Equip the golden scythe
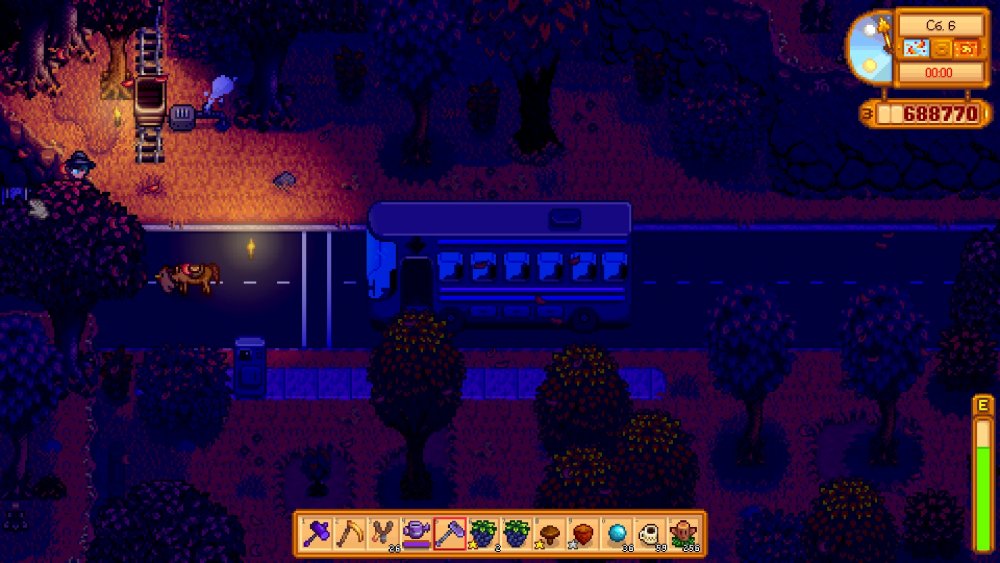Viewport: 1000px width, 563px height. click(351, 533)
